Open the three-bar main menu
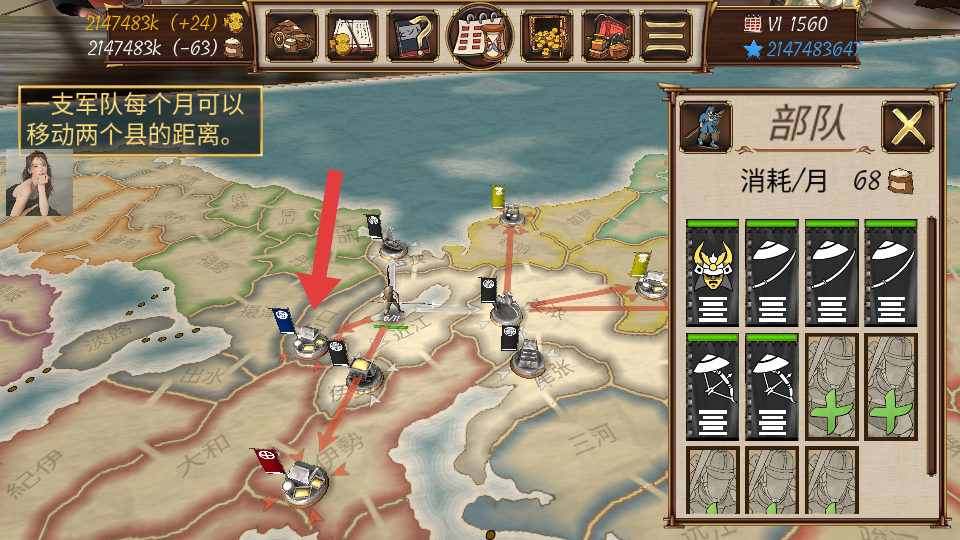 [x=667, y=35]
